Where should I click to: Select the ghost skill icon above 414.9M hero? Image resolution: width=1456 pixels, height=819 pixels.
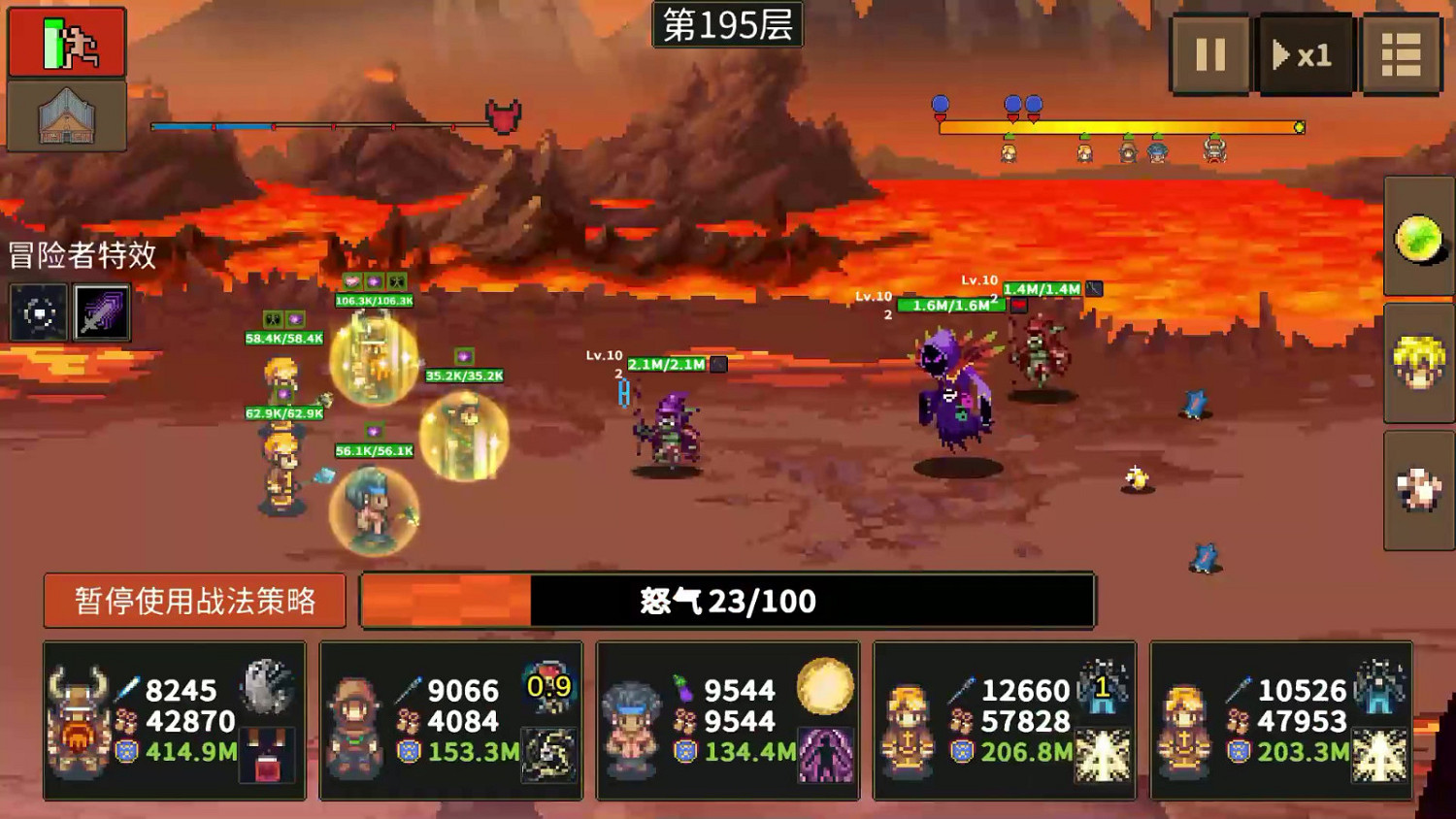[265, 684]
